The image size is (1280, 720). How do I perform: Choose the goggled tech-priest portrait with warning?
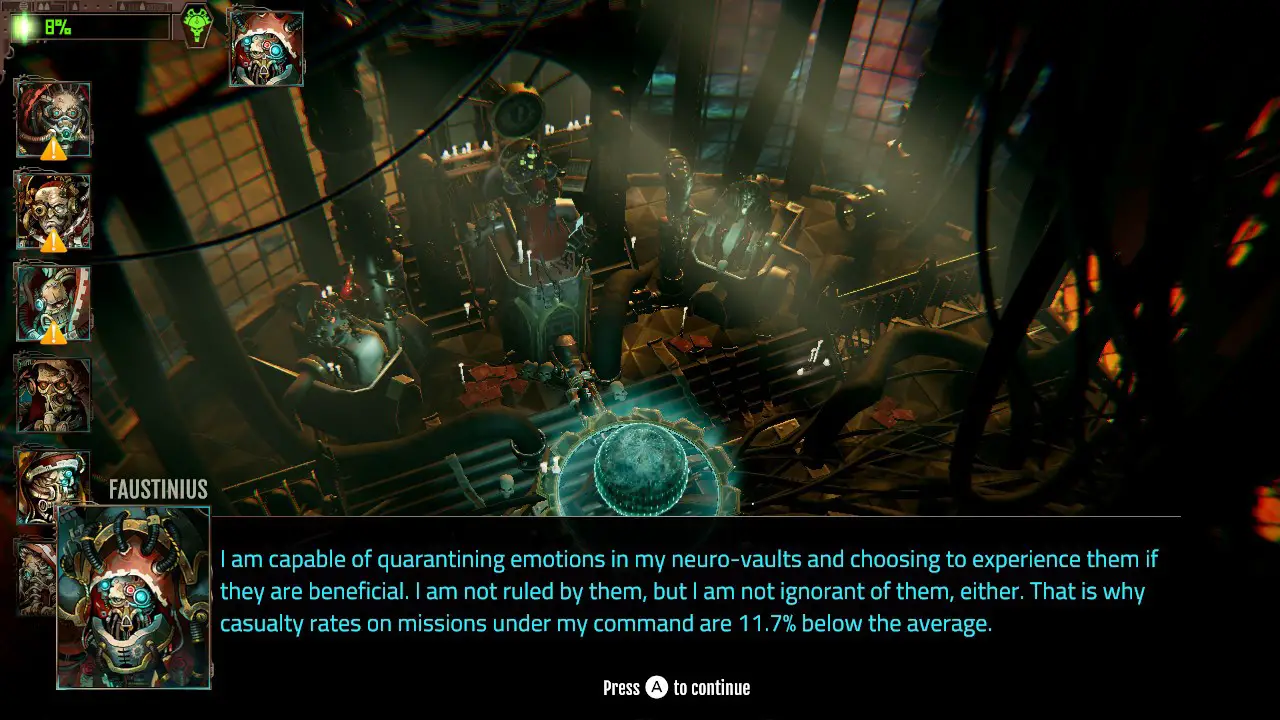53,210
